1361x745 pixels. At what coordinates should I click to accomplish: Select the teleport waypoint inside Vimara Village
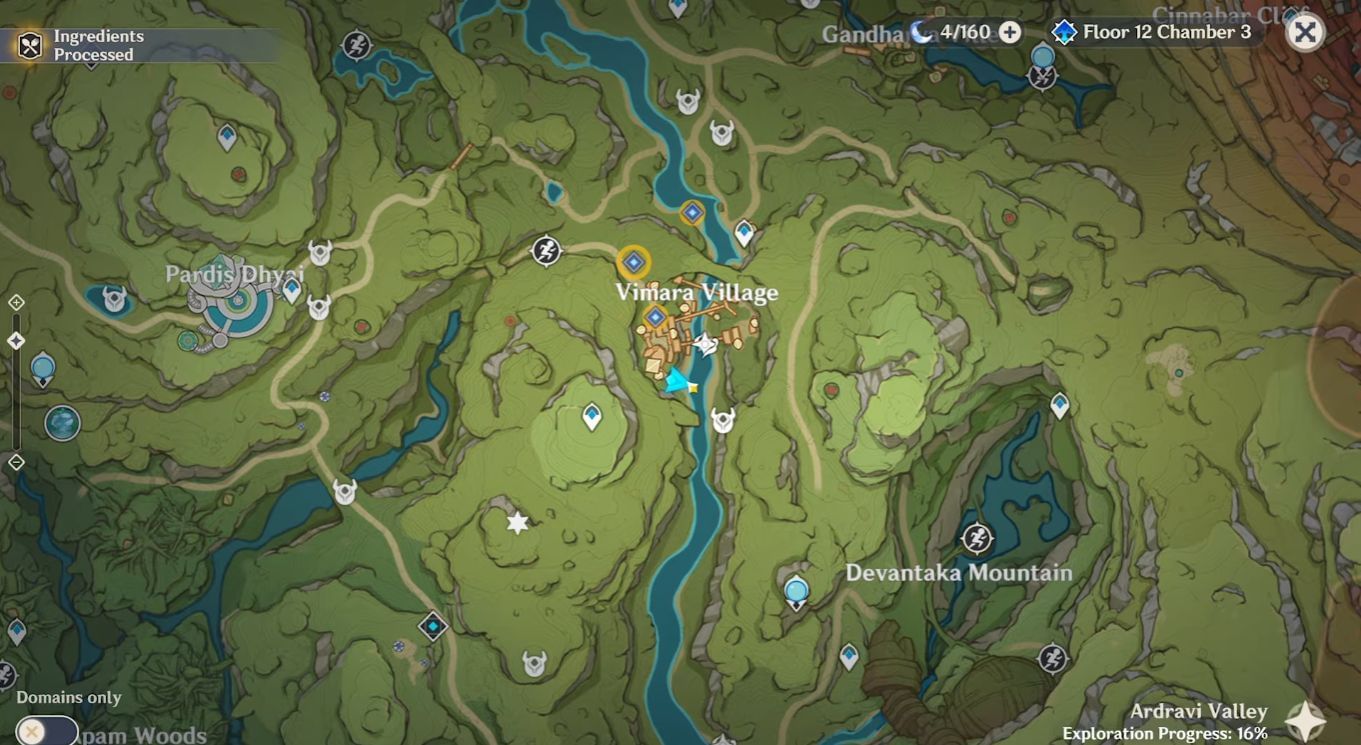tap(655, 317)
